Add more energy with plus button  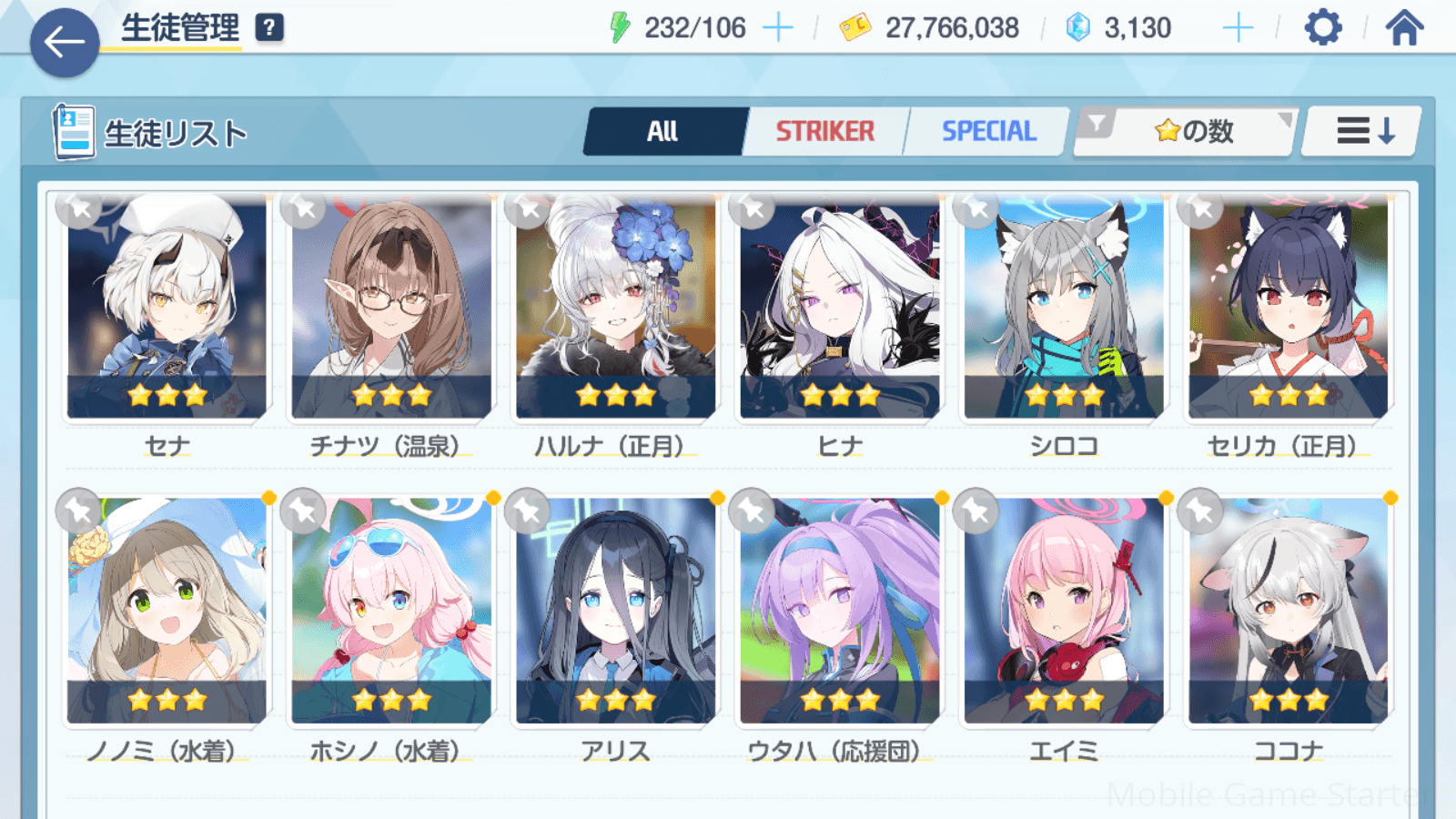(777, 28)
